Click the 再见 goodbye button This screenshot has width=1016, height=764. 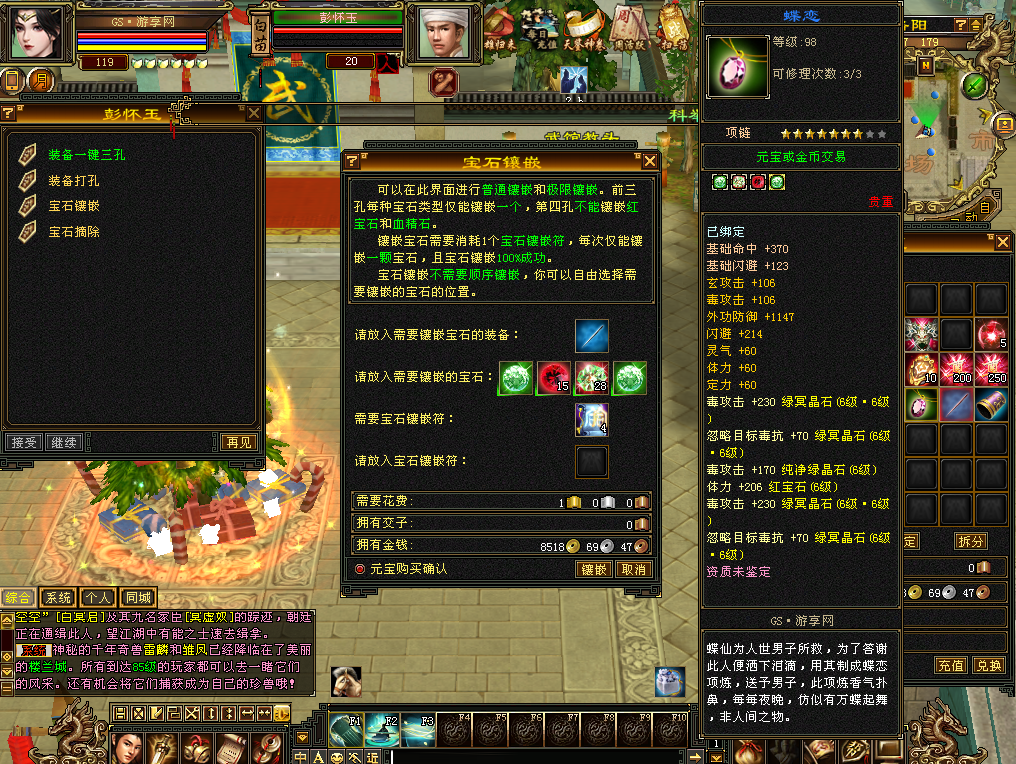pyautogui.click(x=238, y=442)
